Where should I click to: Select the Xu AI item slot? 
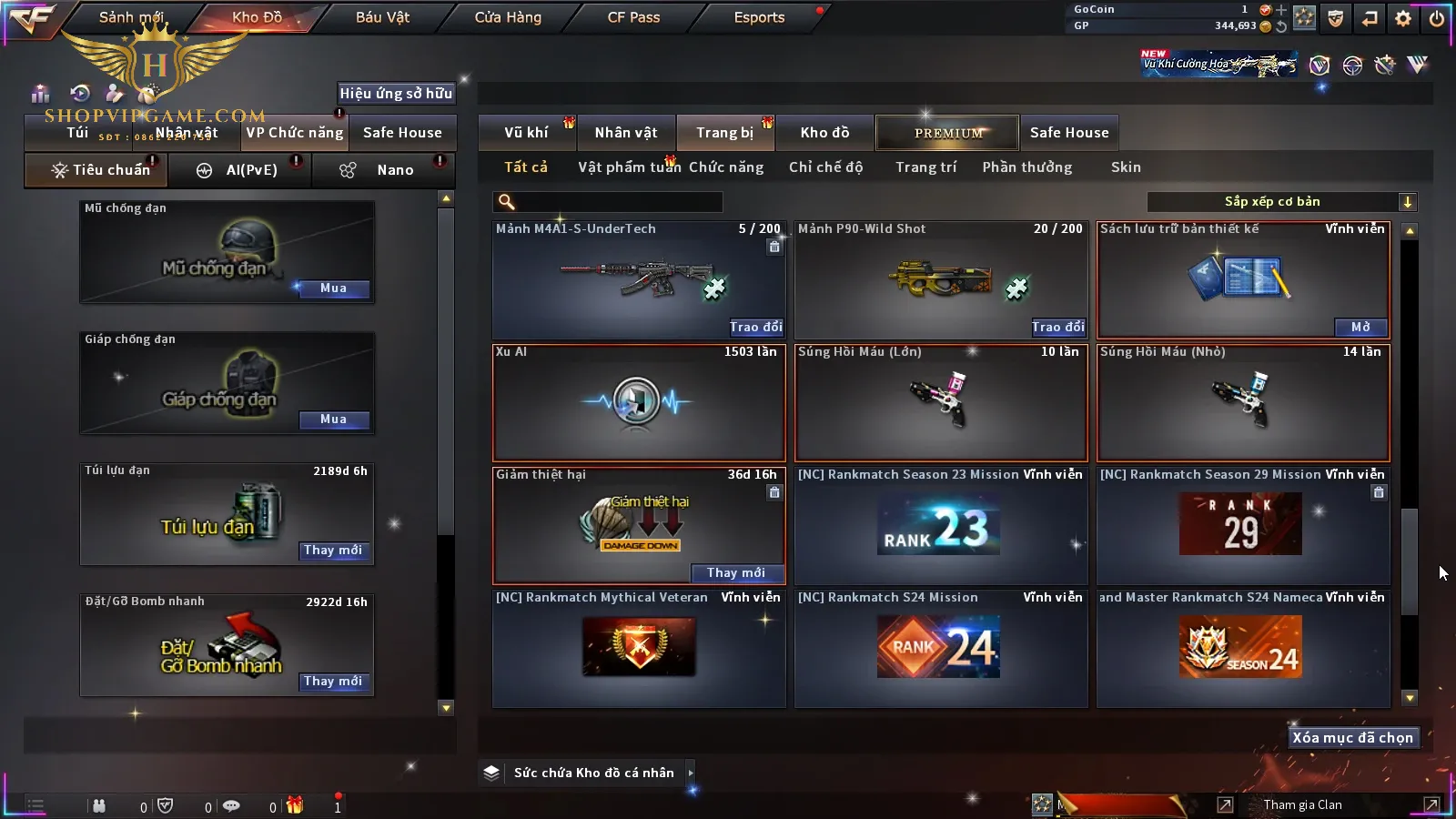(x=638, y=402)
